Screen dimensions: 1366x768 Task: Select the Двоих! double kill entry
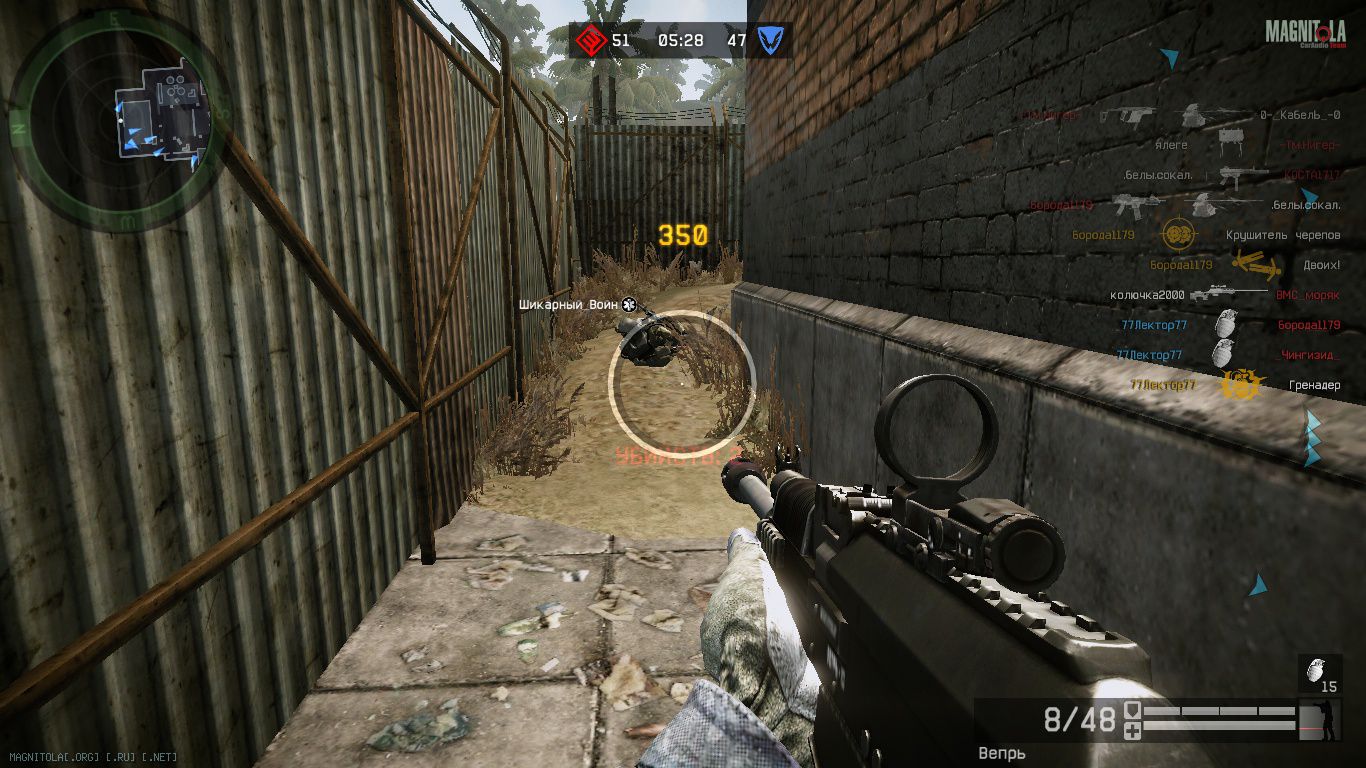(x=1320, y=265)
